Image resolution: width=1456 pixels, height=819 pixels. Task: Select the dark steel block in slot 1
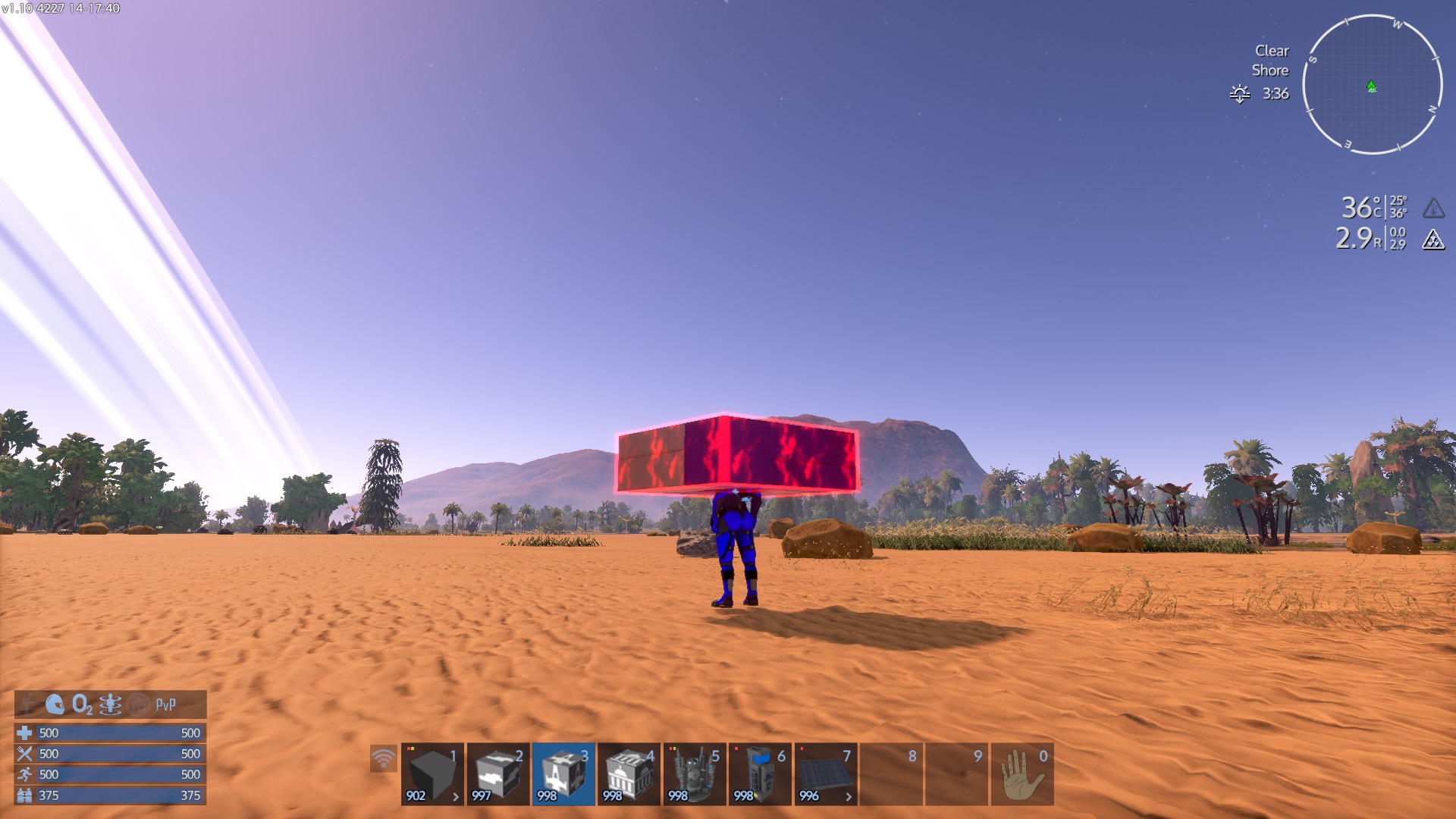point(432,774)
